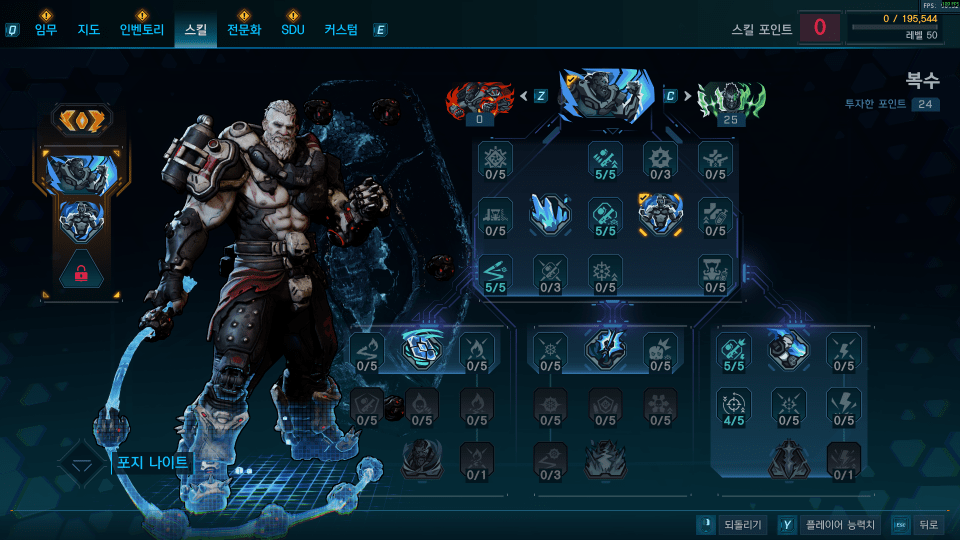Go back with the 뒤로 button
This screenshot has width=960, height=540.
click(x=916, y=524)
